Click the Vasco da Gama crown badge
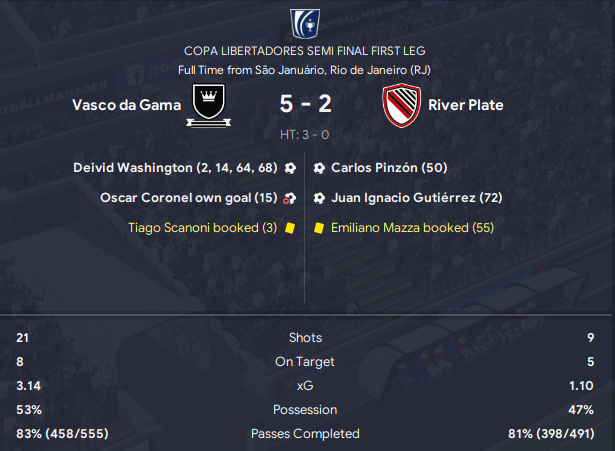Image resolution: width=615 pixels, height=451 pixels. tap(209, 106)
